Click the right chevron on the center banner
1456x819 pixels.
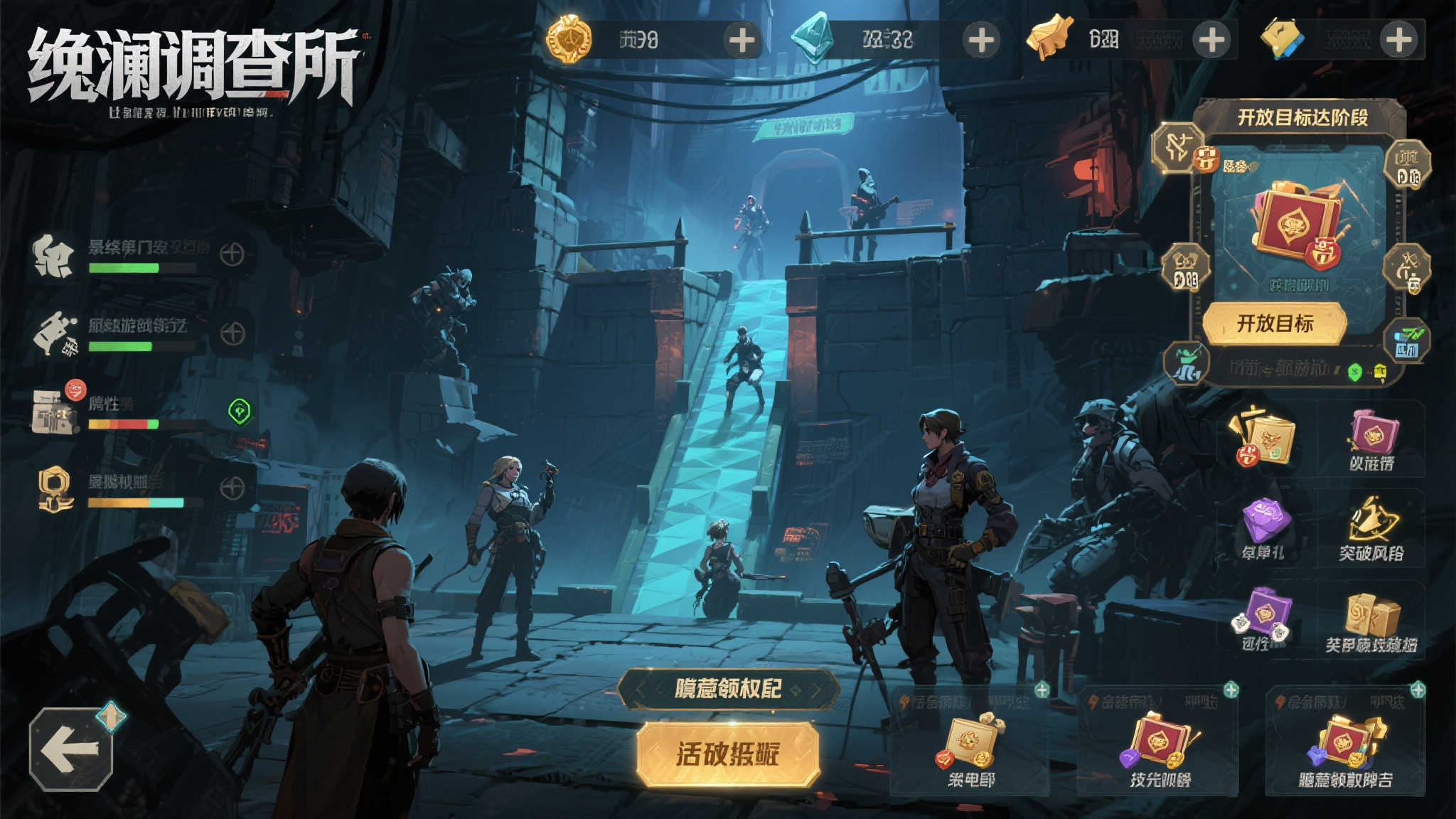pos(815,689)
